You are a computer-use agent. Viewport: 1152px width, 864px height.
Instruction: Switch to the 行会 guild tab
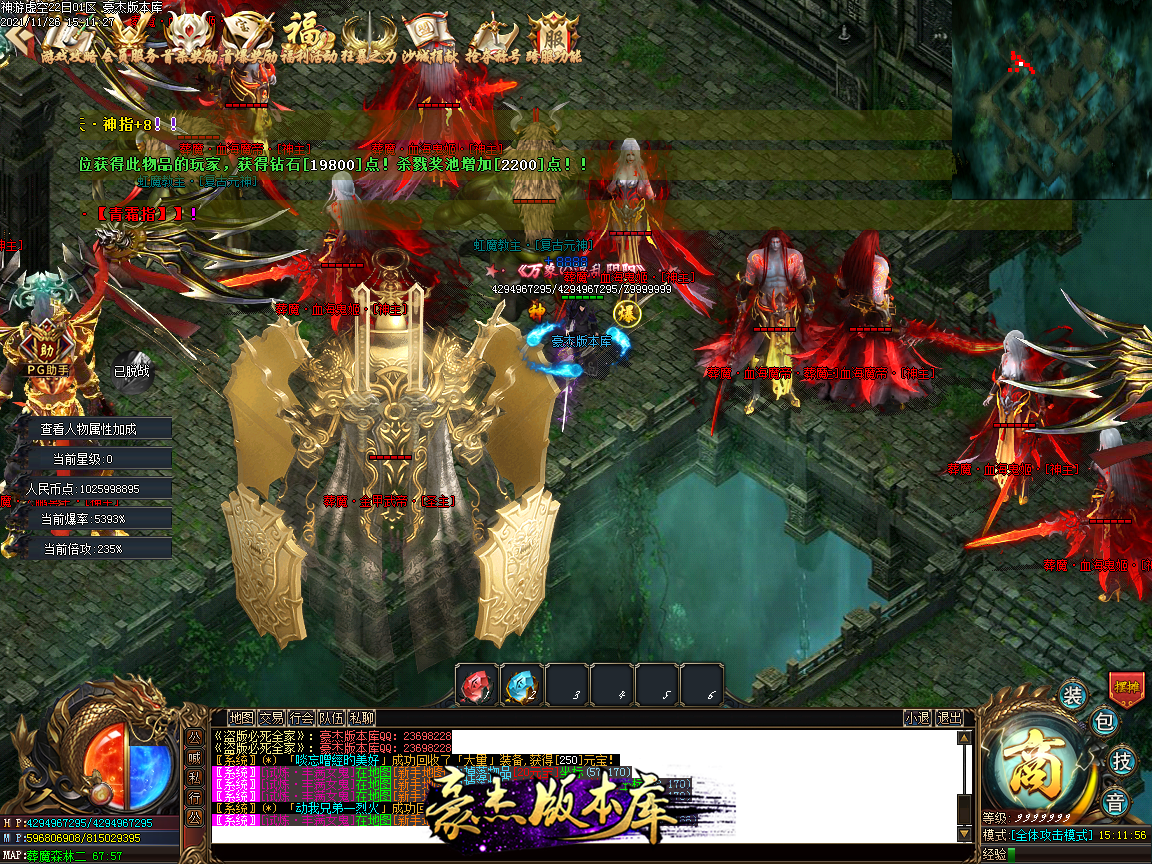pos(302,717)
